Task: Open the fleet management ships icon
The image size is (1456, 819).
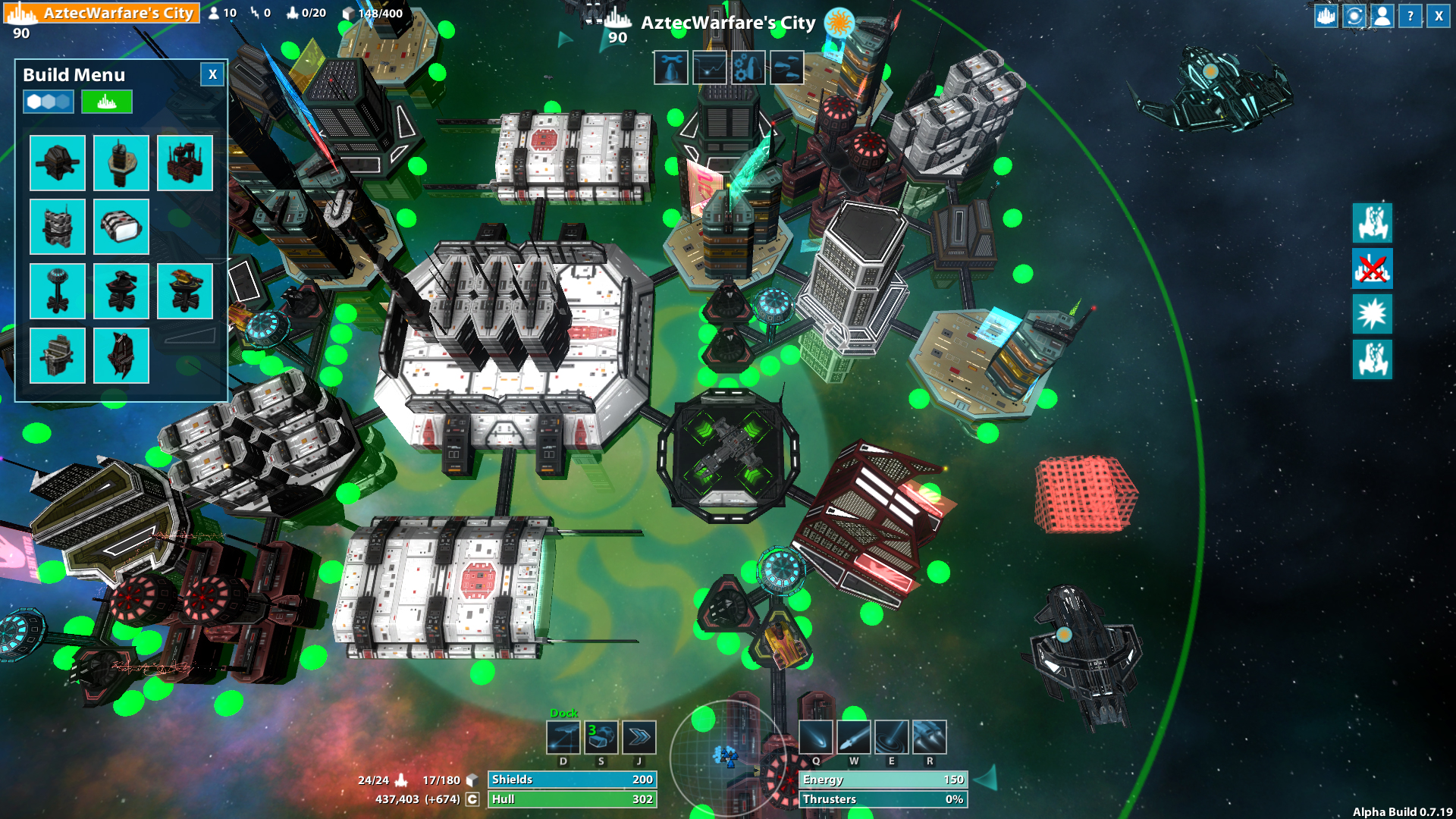Action: tap(786, 67)
